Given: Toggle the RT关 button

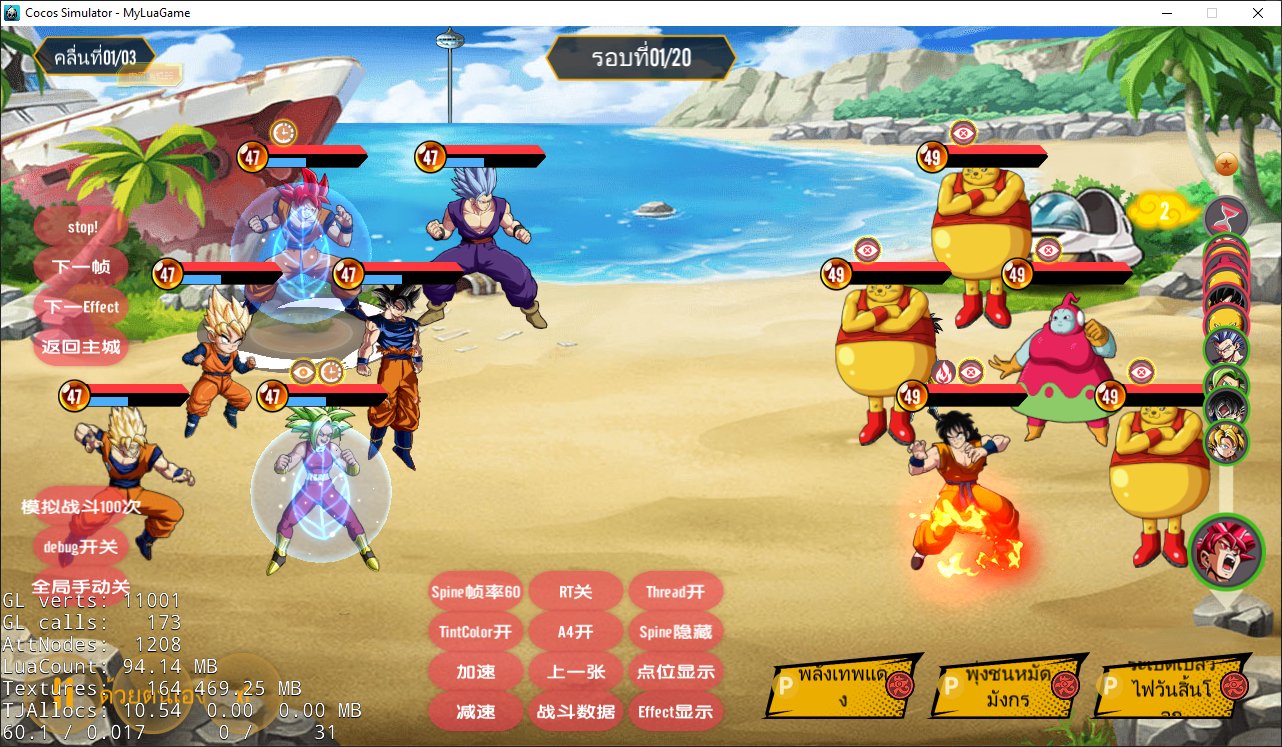Looking at the screenshot, I should (576, 592).
